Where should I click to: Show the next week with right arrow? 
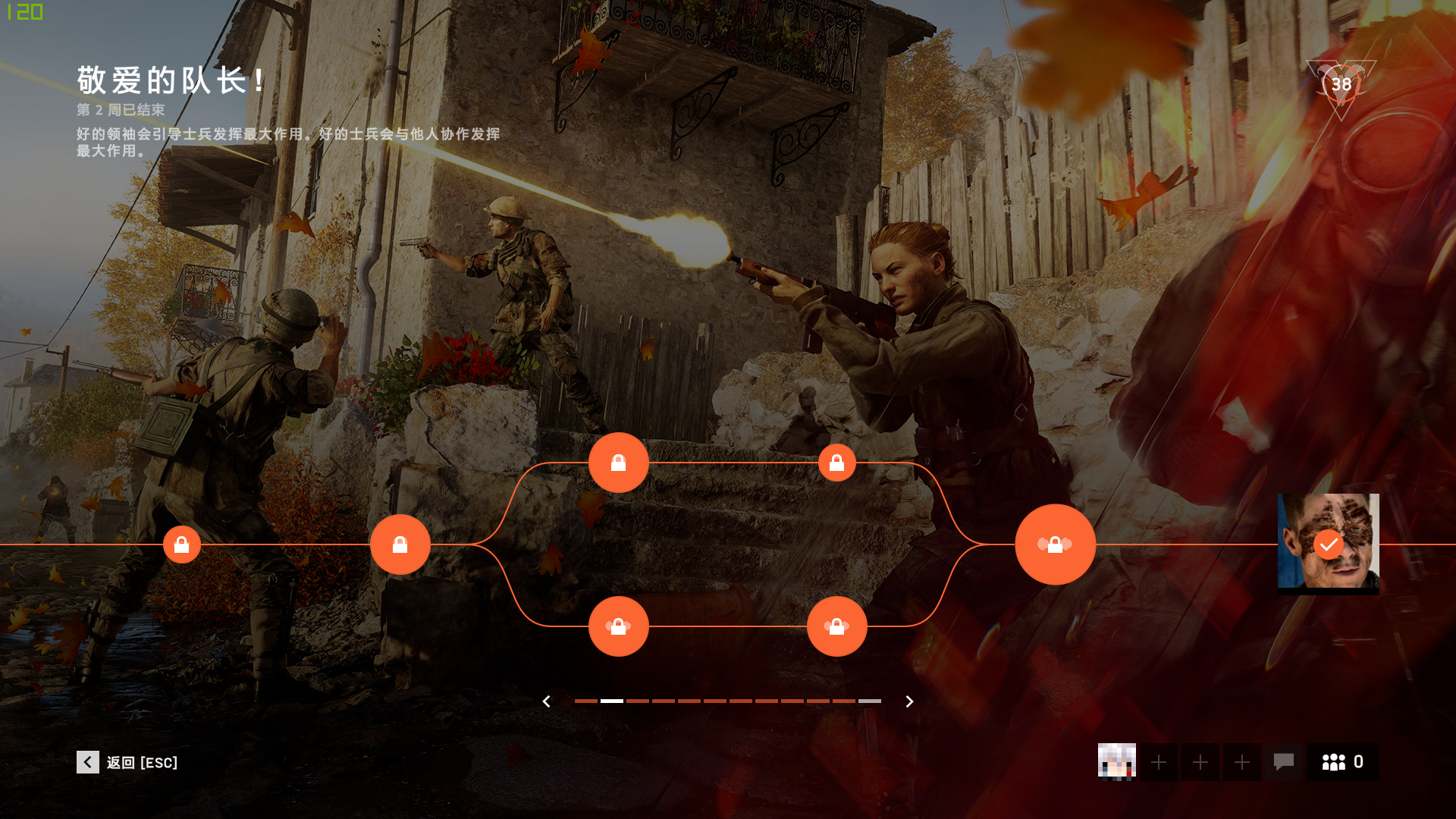pyautogui.click(x=909, y=701)
